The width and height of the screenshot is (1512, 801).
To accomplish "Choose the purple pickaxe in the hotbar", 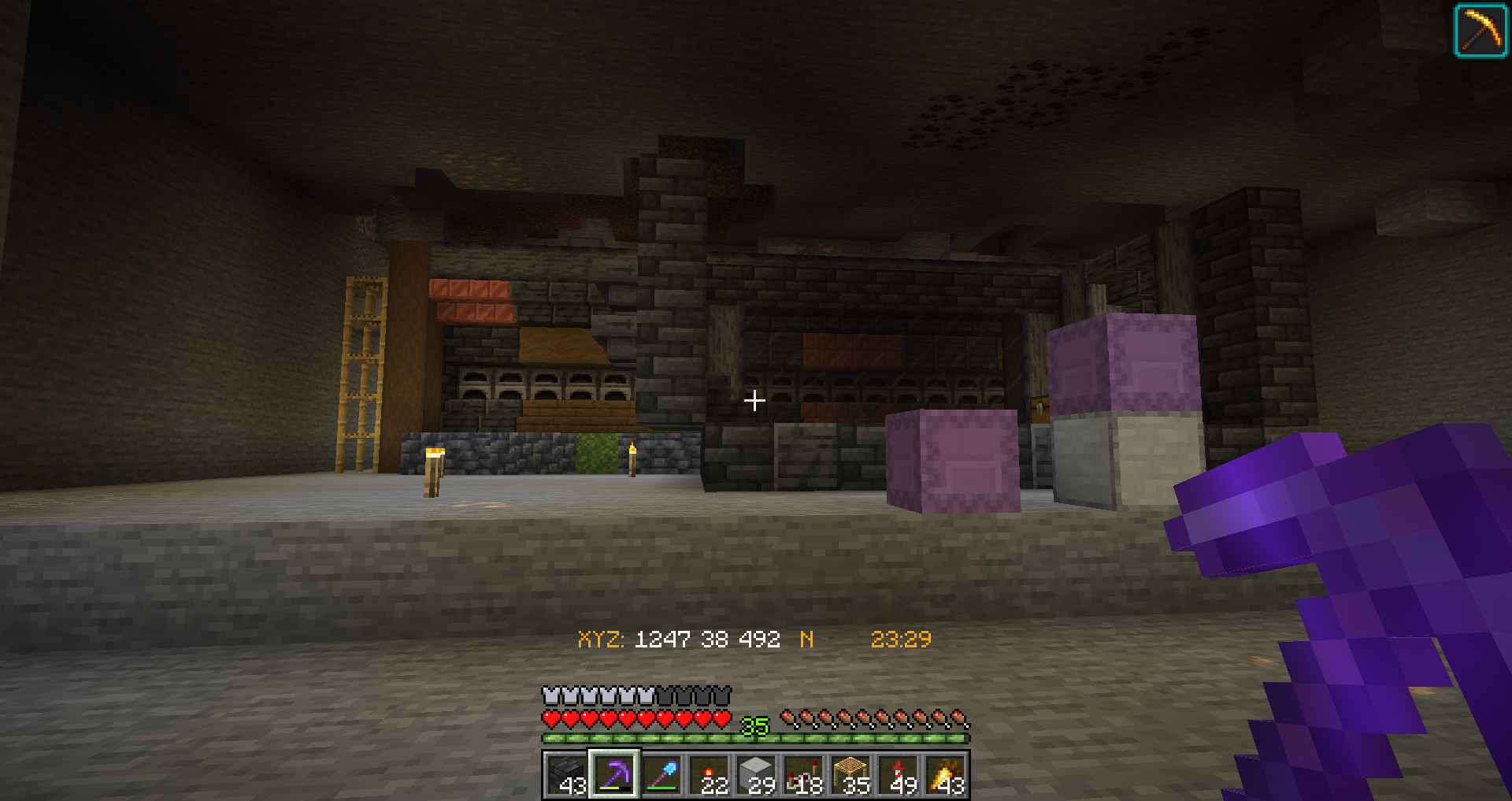I will click(614, 774).
